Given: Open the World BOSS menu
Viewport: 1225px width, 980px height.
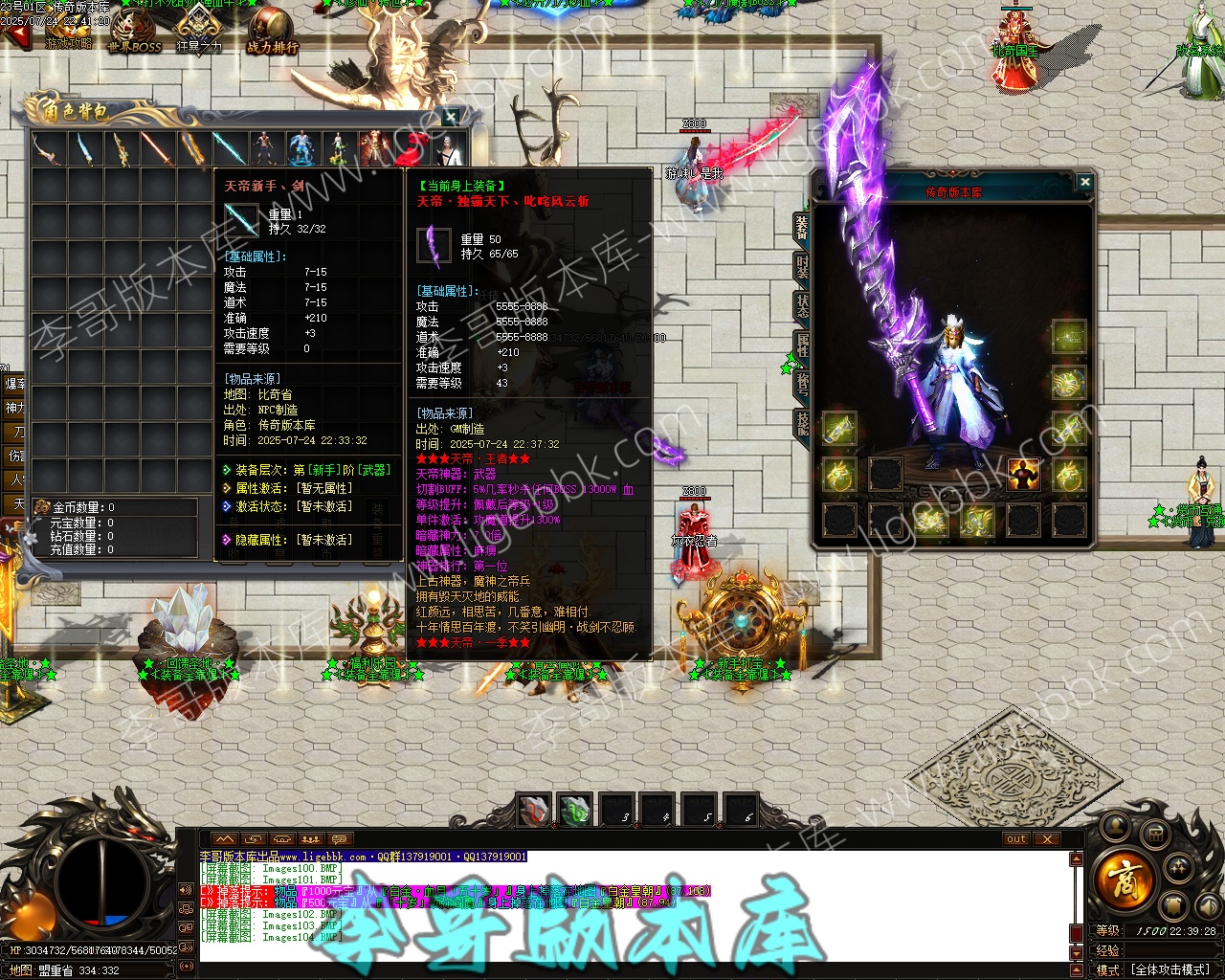Looking at the screenshot, I should (x=134, y=33).
